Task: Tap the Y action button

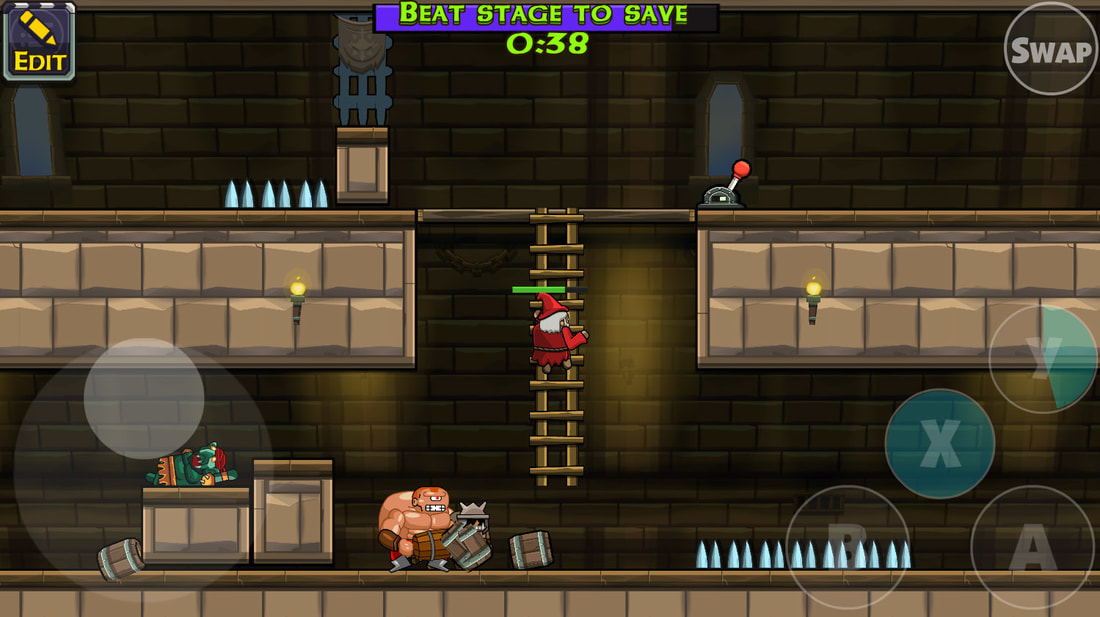Action: pos(1044,359)
